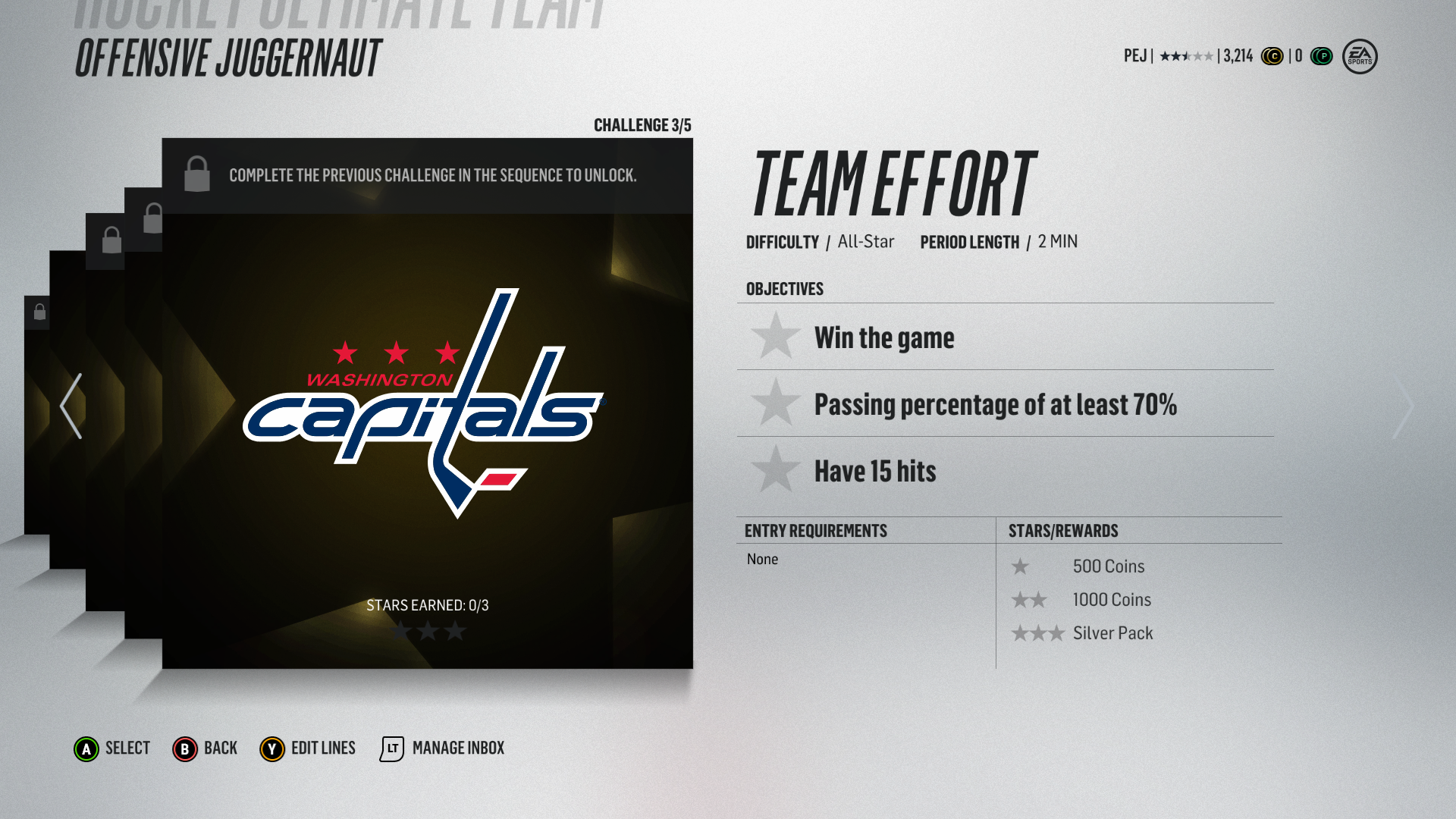Advance to the next challenge with right arrow
The image size is (1456, 819).
[1403, 407]
